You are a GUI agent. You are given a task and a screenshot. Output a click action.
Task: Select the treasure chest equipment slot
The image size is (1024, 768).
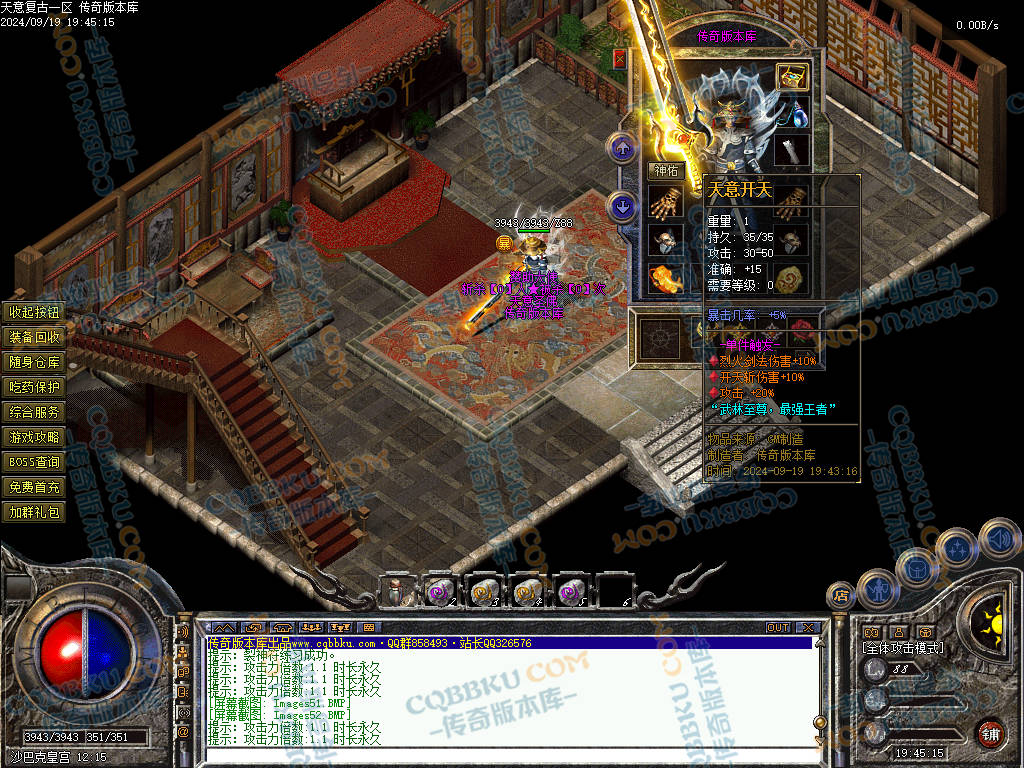[x=792, y=77]
